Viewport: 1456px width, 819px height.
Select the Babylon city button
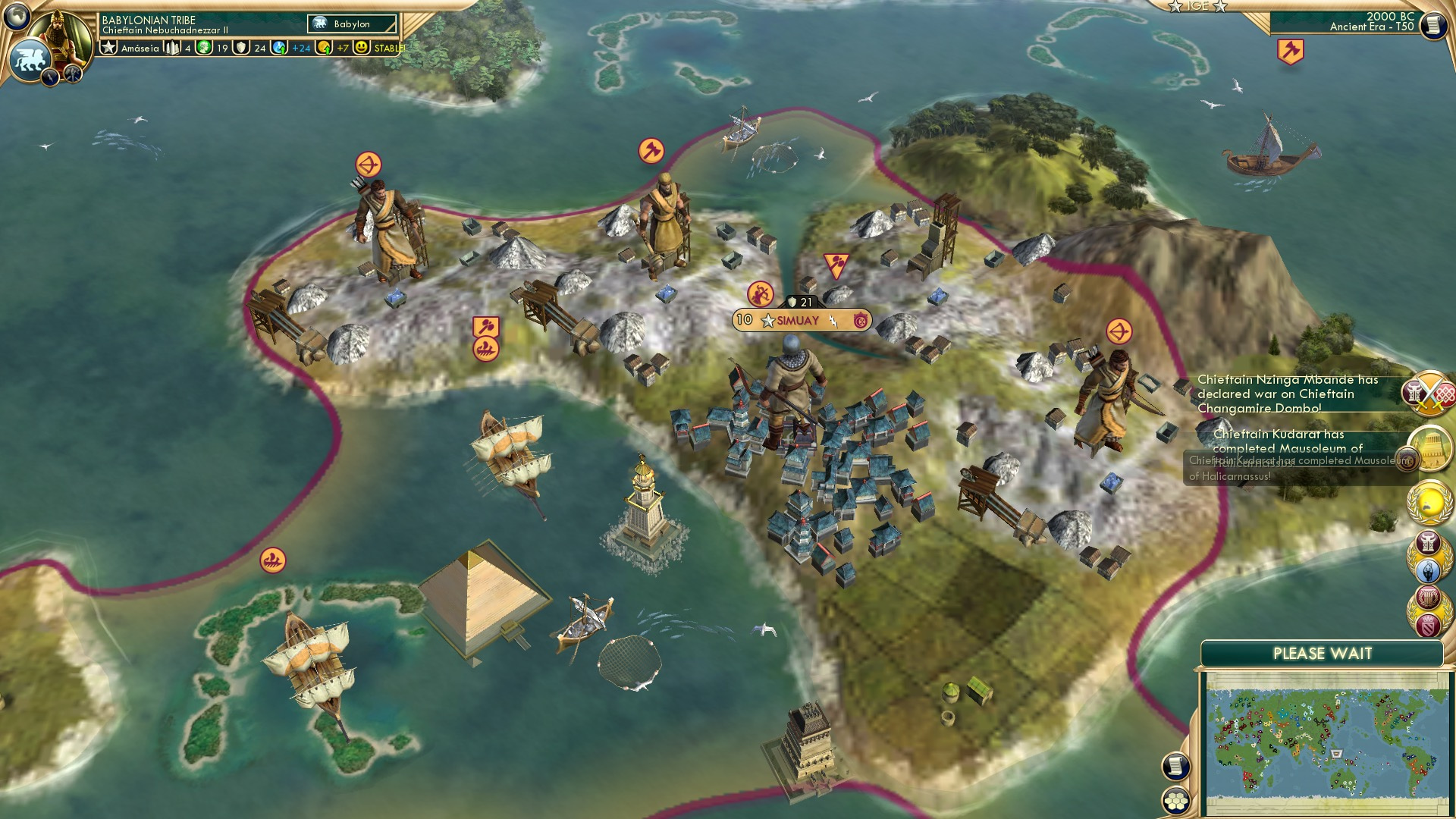coord(352,24)
